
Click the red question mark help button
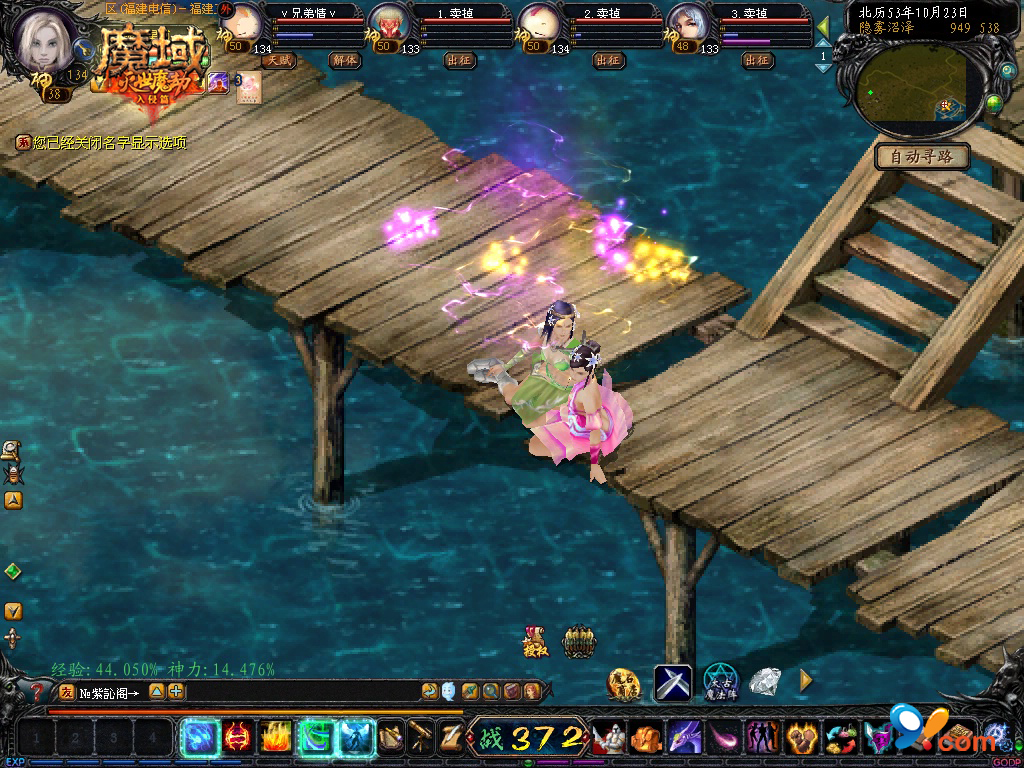[37, 690]
